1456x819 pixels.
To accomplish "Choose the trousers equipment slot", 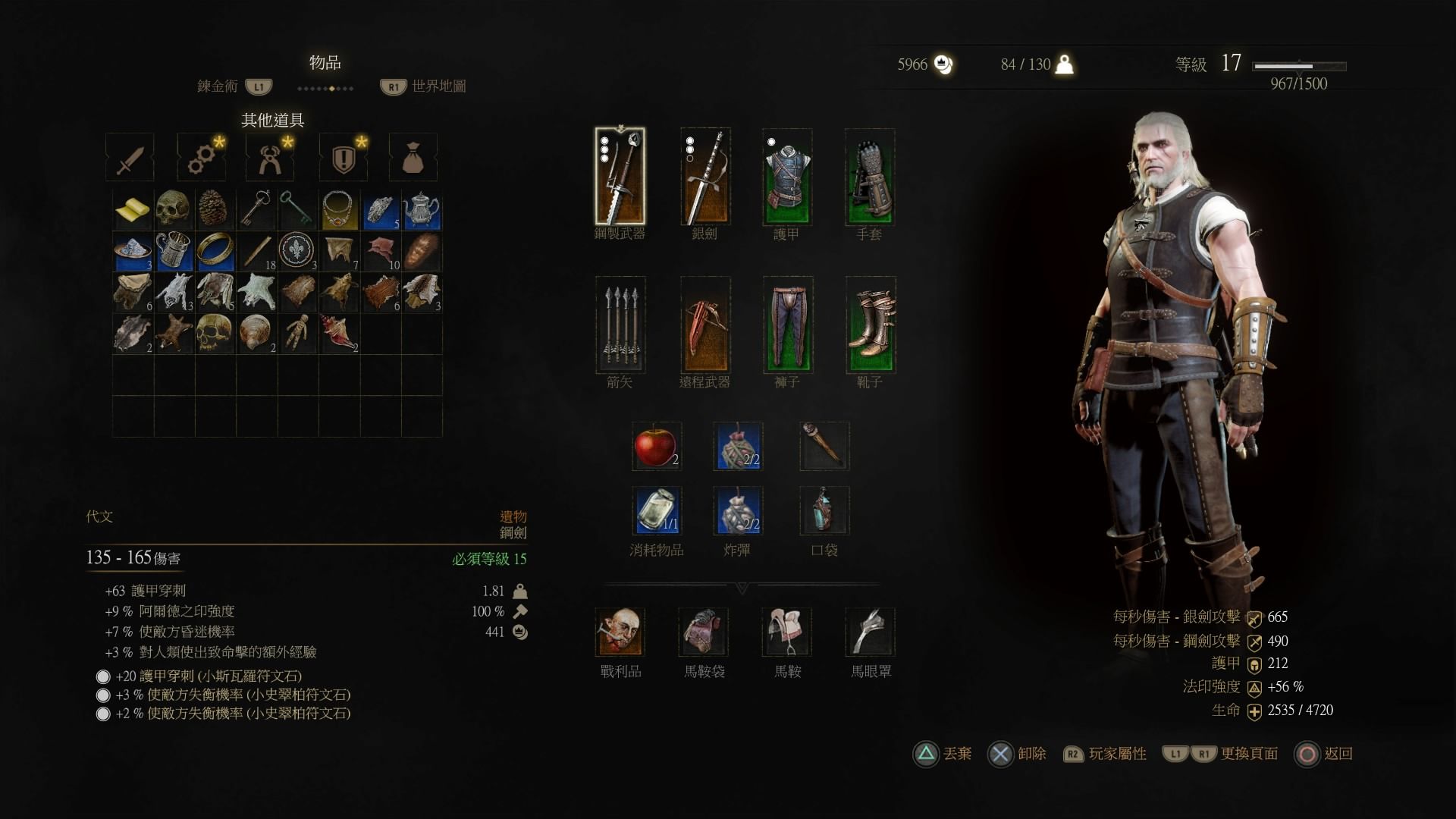I will coord(787,325).
